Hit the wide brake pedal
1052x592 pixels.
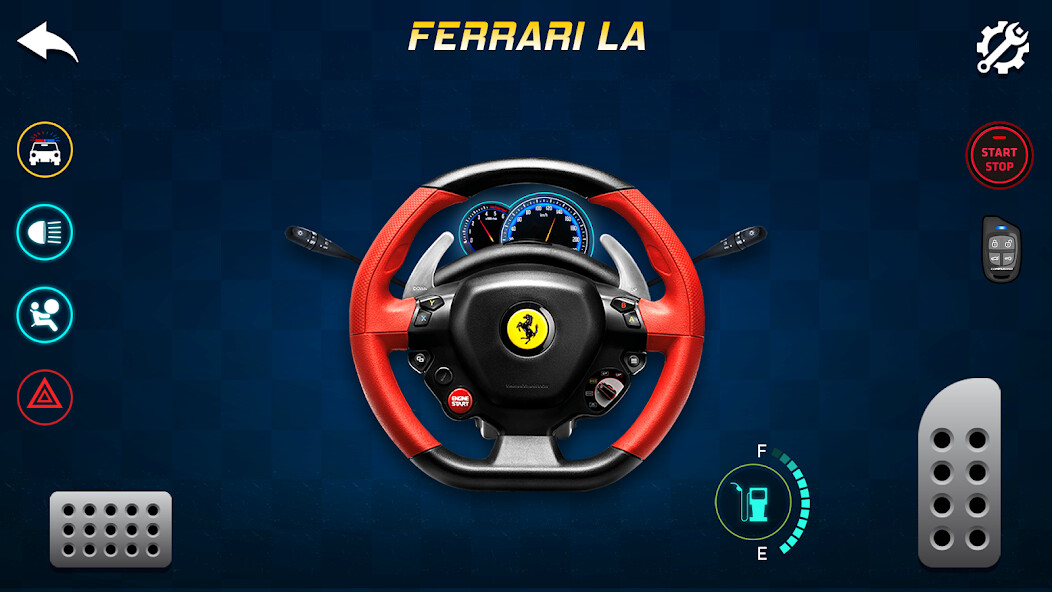coord(111,529)
